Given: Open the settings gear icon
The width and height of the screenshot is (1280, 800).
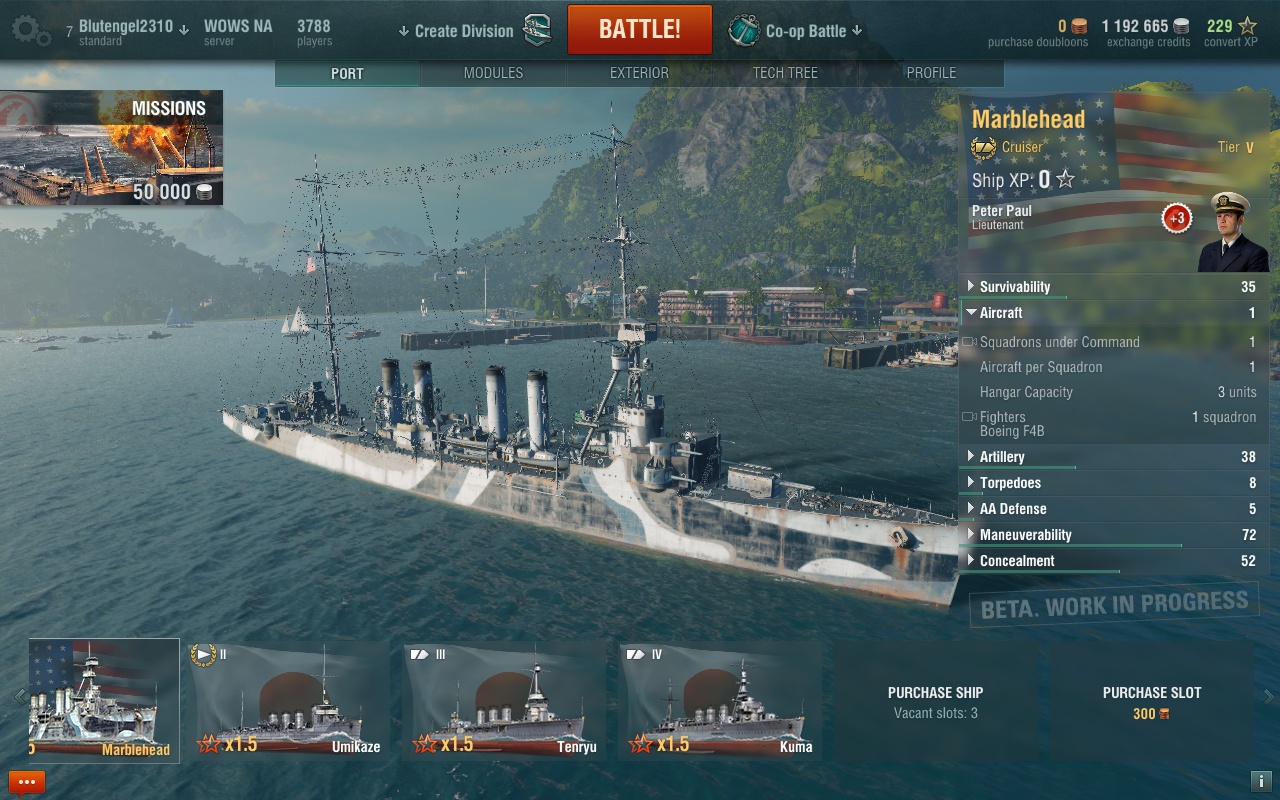Looking at the screenshot, I should 30,30.
